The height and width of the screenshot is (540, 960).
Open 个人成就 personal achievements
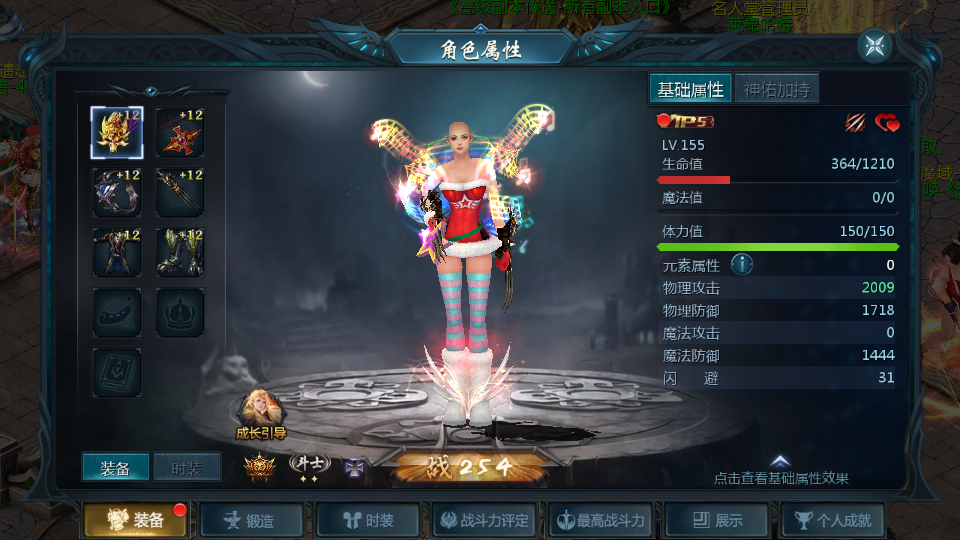click(x=834, y=520)
